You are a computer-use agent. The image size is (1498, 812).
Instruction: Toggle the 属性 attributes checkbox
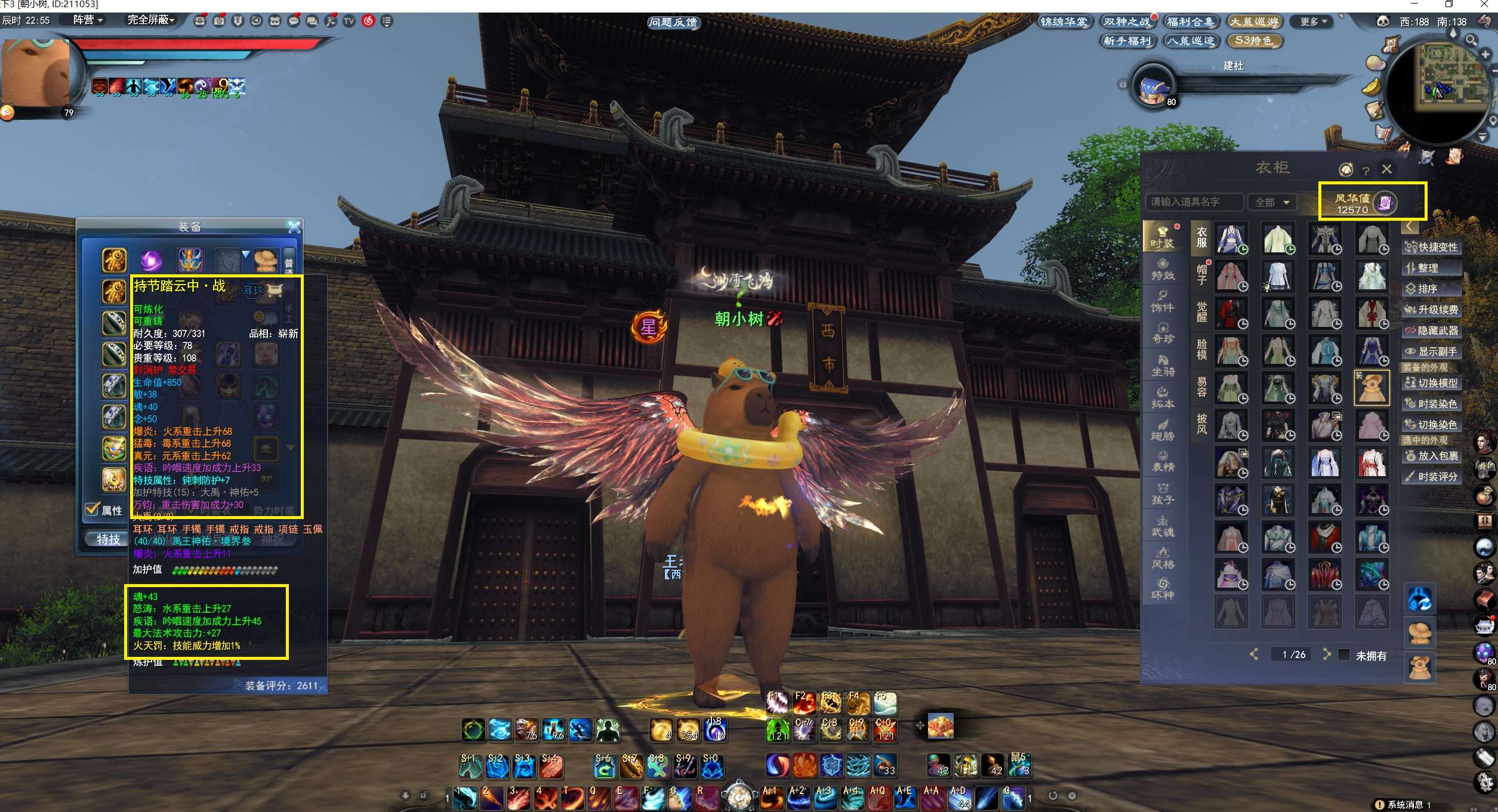(x=93, y=510)
